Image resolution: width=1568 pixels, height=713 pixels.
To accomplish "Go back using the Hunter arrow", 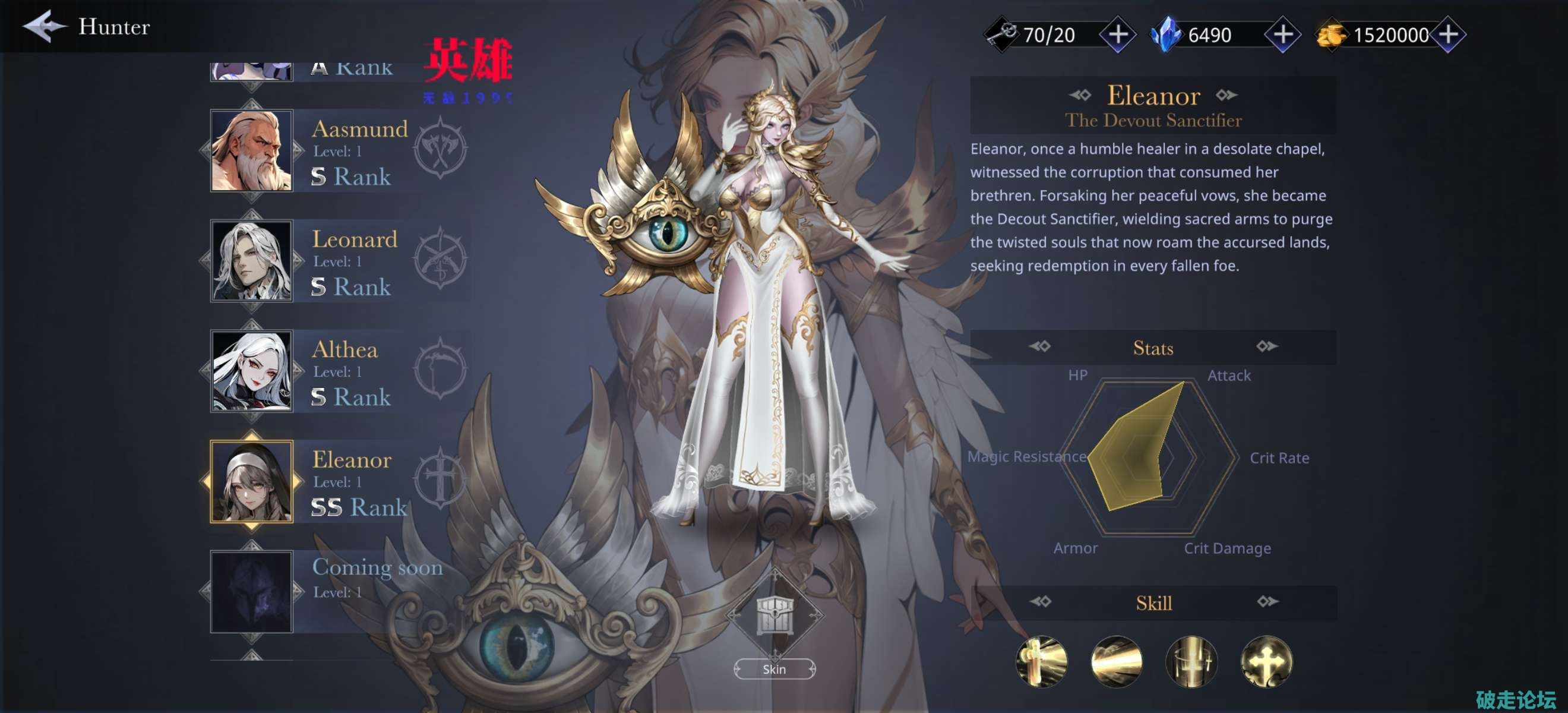I will click(x=44, y=26).
